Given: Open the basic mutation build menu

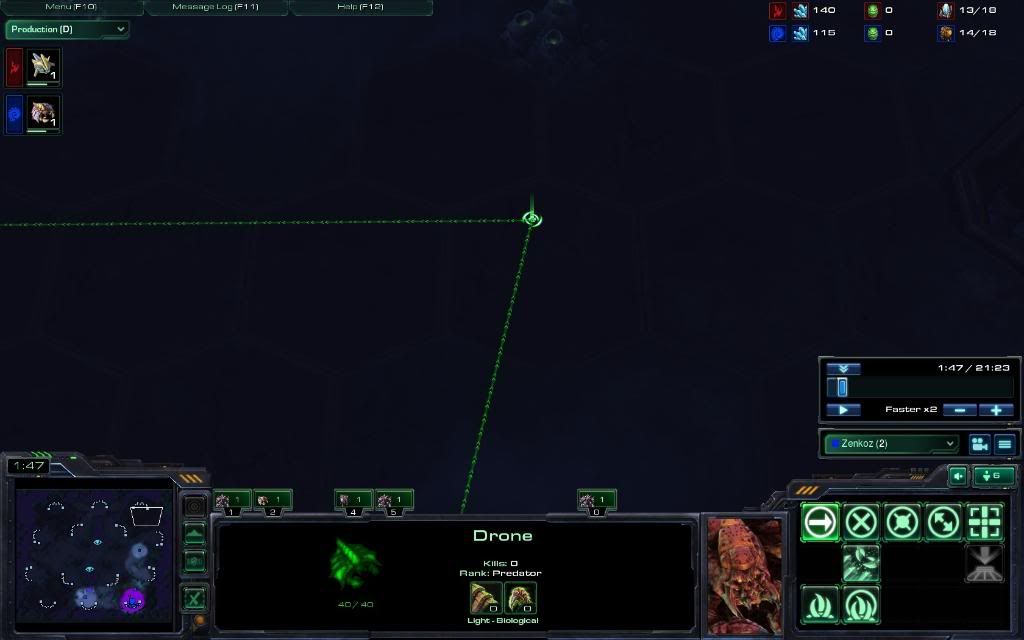Looking at the screenshot, I should point(820,604).
